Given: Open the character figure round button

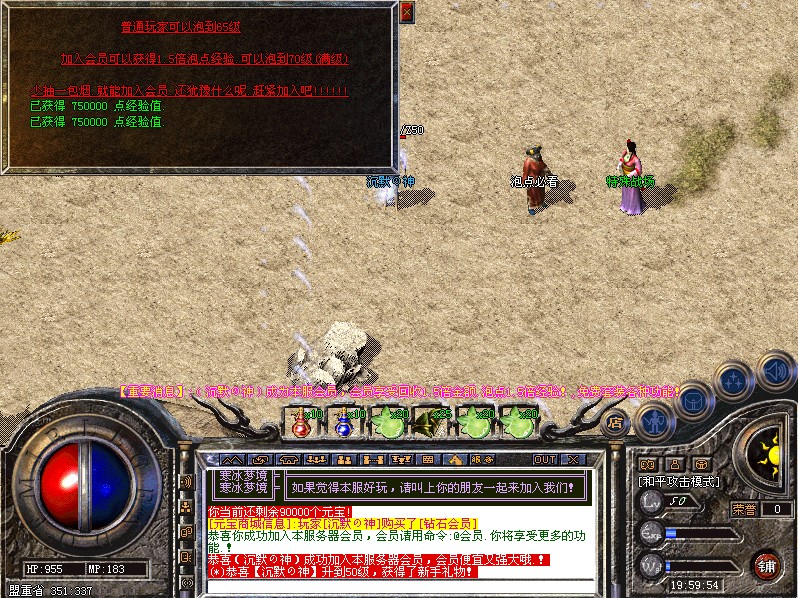Looking at the screenshot, I should (654, 421).
